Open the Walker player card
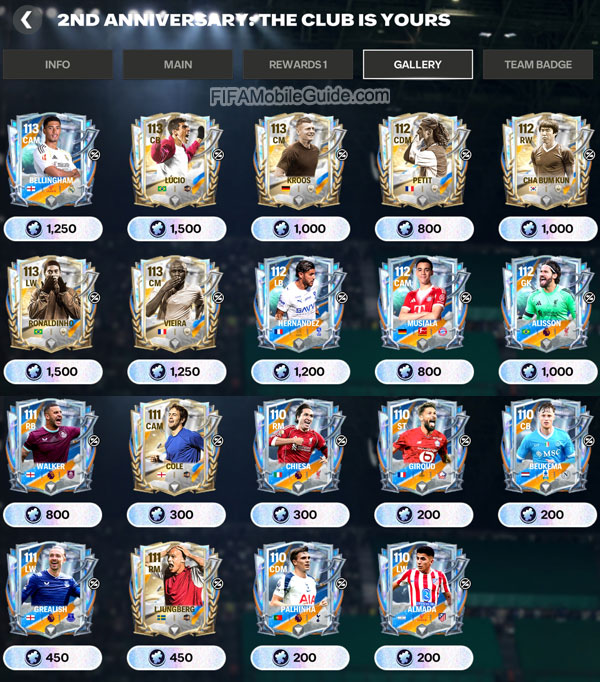 click(x=53, y=446)
